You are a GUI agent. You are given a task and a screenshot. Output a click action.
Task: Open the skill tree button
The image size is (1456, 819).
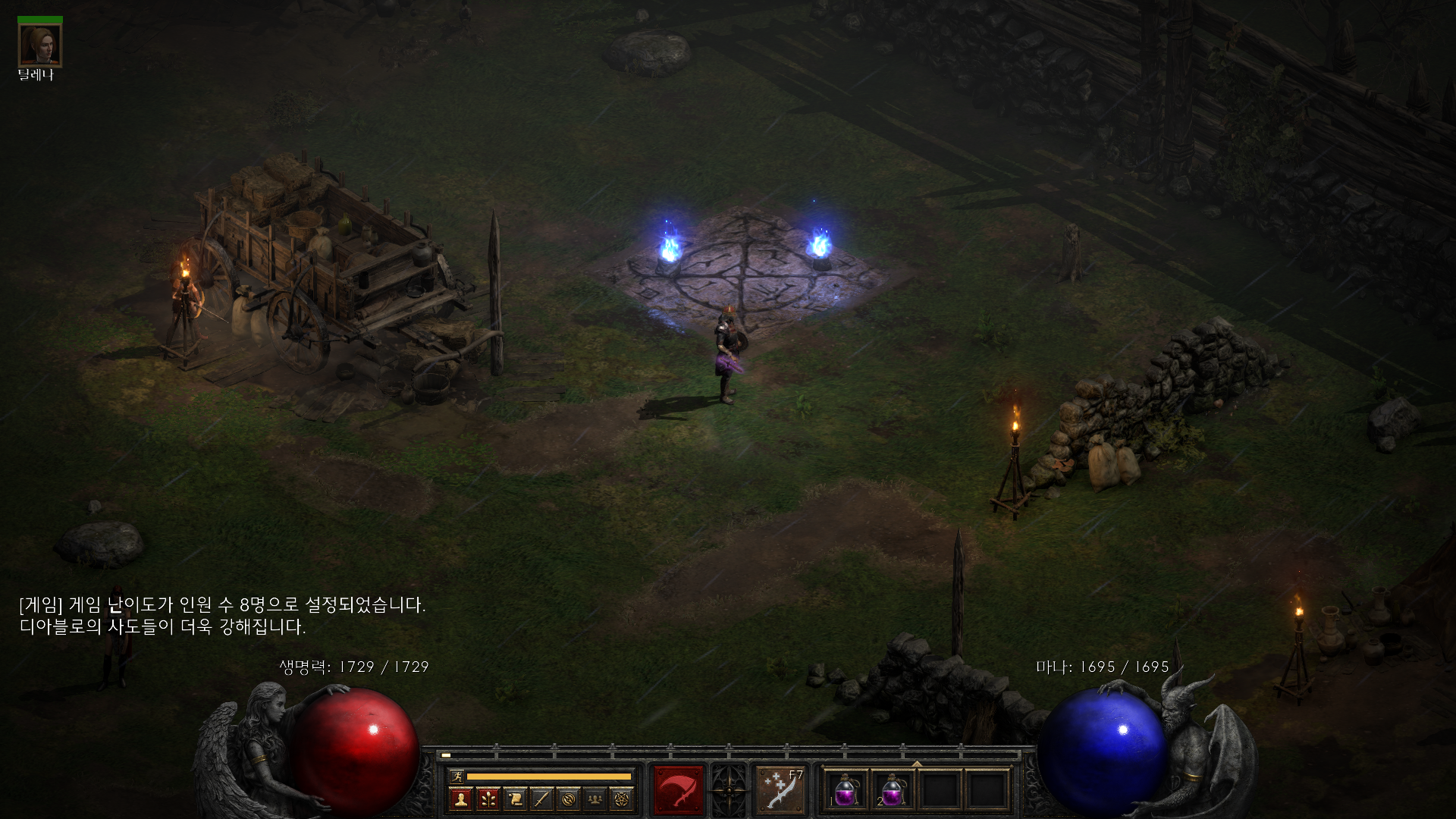488,799
